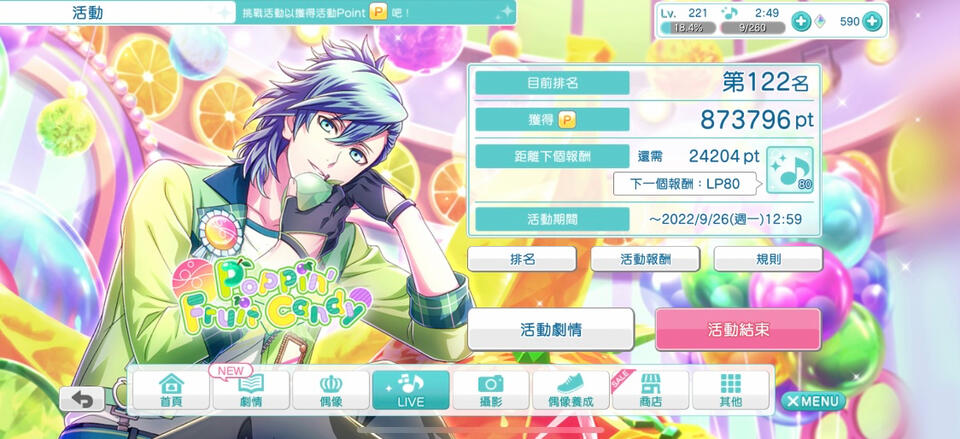960x439 pixels.
Task: Visit the 商店 shop
Action: [x=651, y=390]
